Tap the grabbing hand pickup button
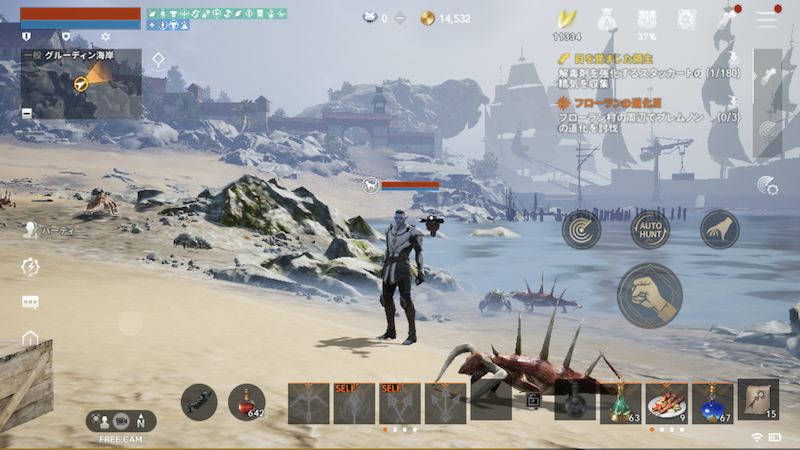This screenshot has width=800, height=450. [x=719, y=229]
